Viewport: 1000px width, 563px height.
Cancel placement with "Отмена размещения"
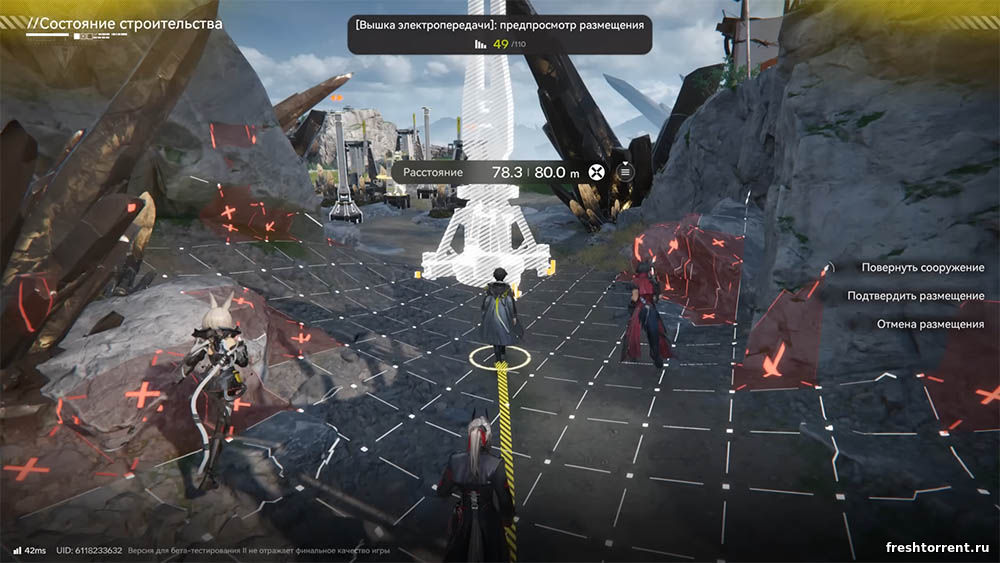930,324
